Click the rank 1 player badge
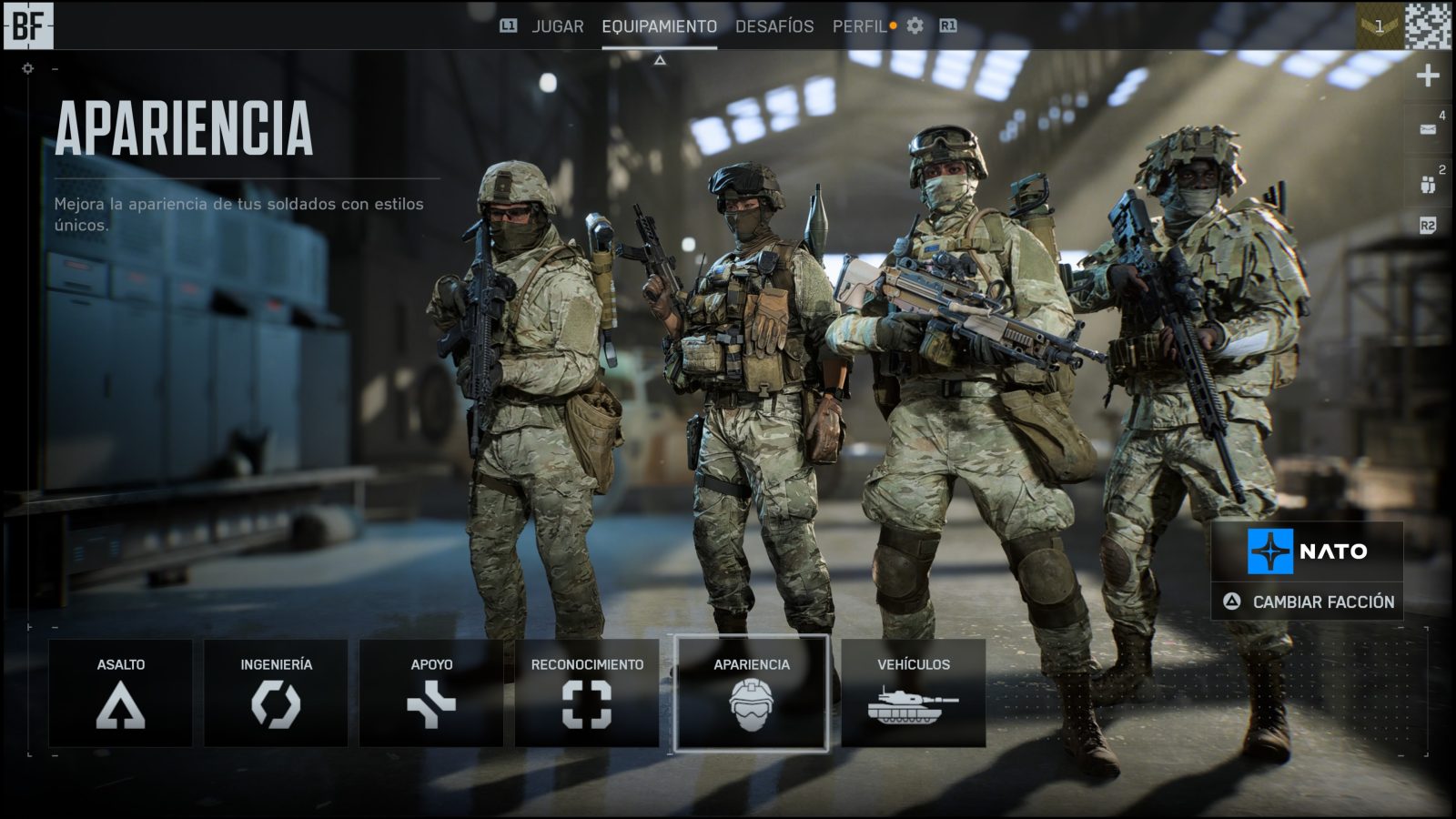 (x=1380, y=25)
